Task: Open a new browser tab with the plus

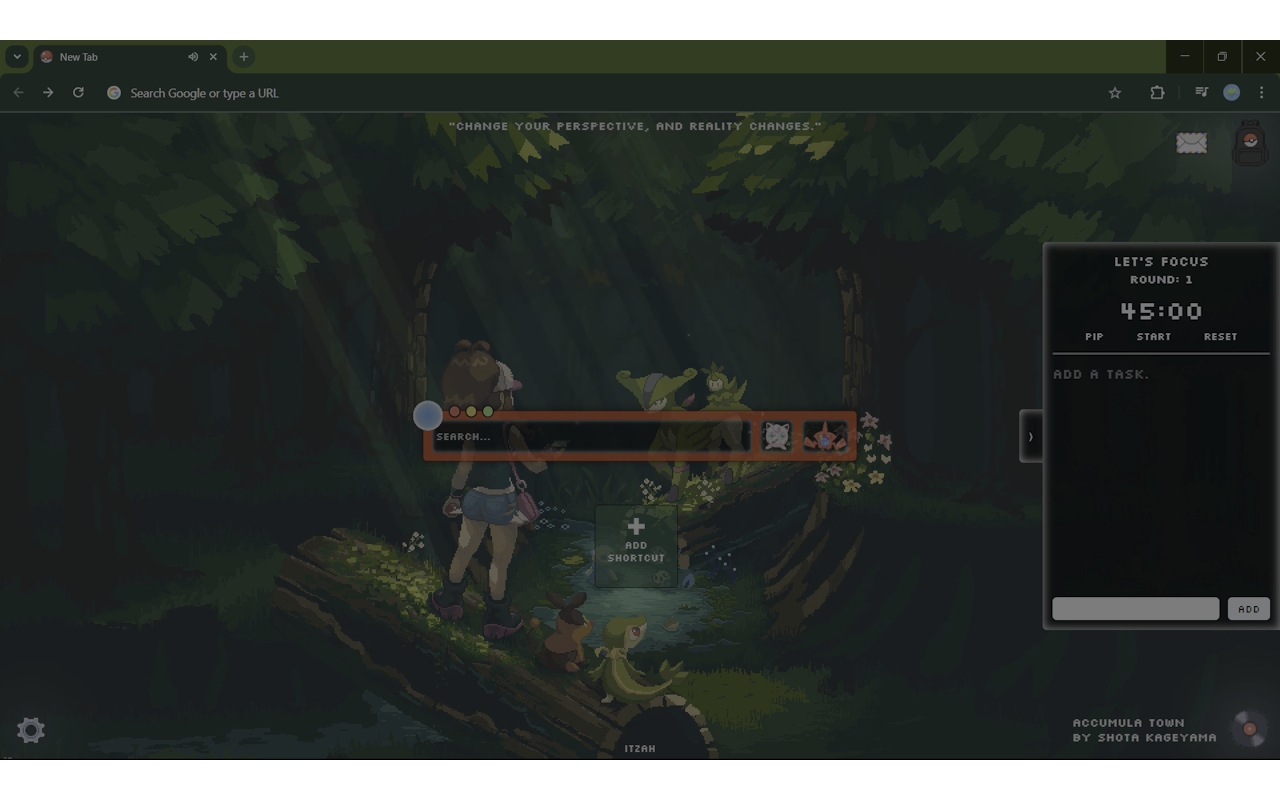Action: (x=243, y=57)
